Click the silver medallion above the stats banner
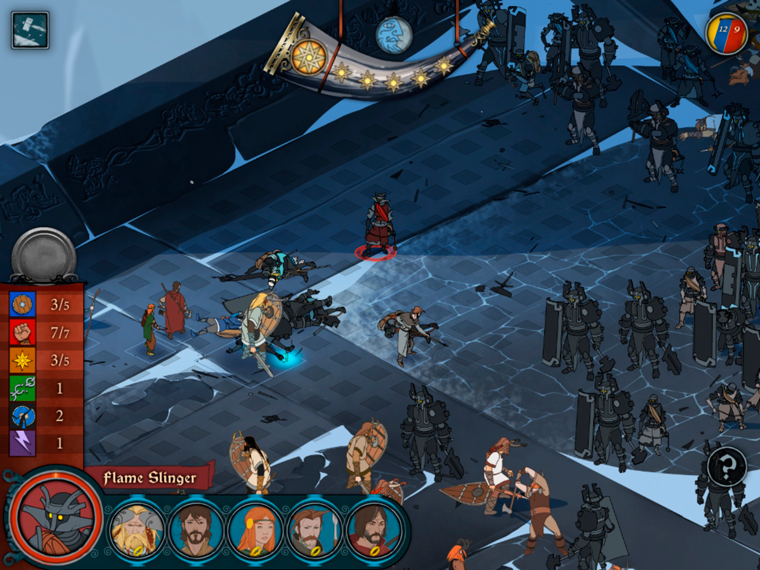Viewport: 760px width, 570px height. coord(43,255)
